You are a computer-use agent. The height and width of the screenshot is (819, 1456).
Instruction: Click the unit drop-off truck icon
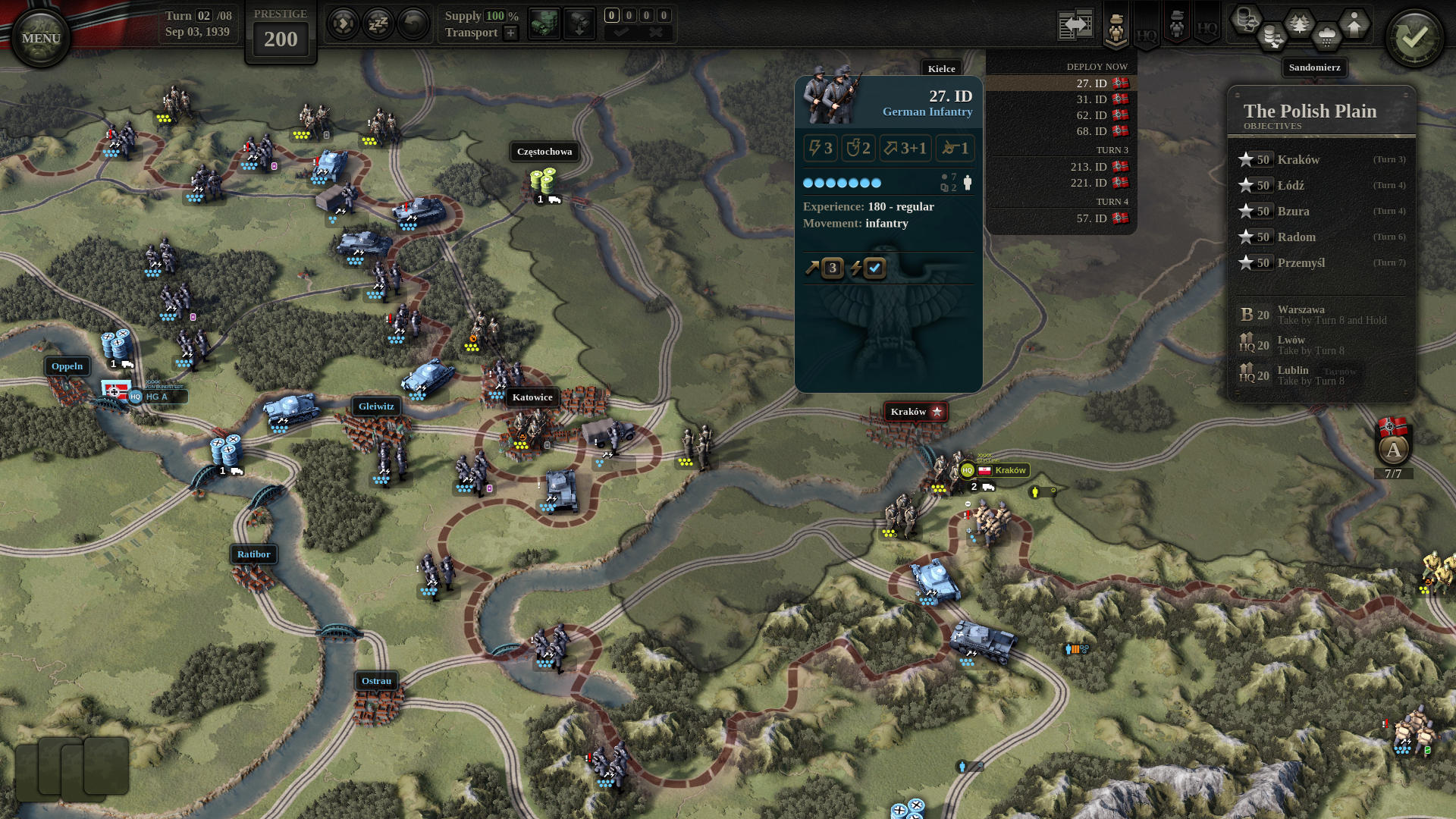(x=580, y=24)
